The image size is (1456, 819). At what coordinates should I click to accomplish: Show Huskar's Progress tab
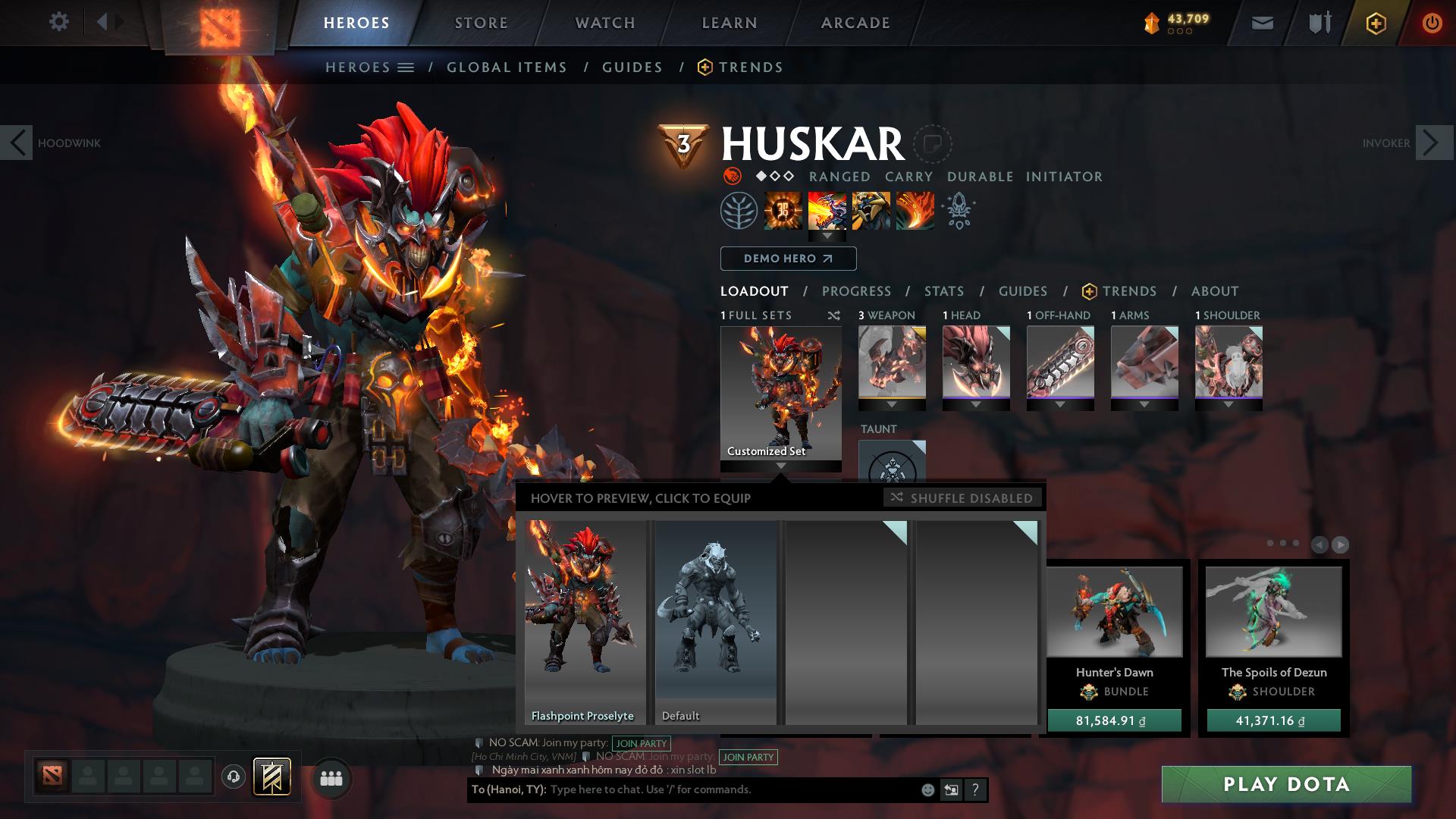pyautogui.click(x=856, y=291)
